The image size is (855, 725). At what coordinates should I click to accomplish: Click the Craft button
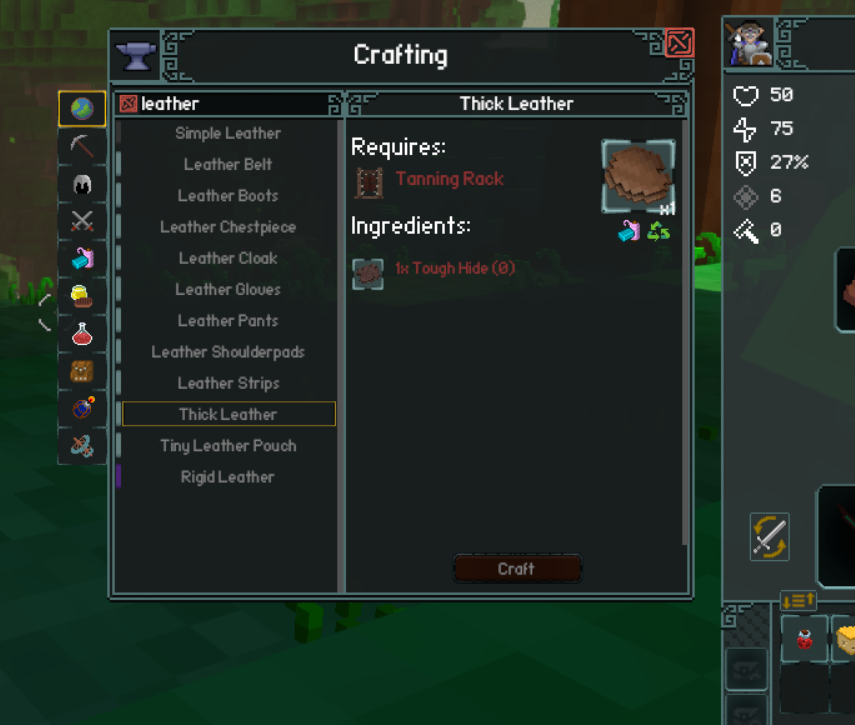[516, 569]
